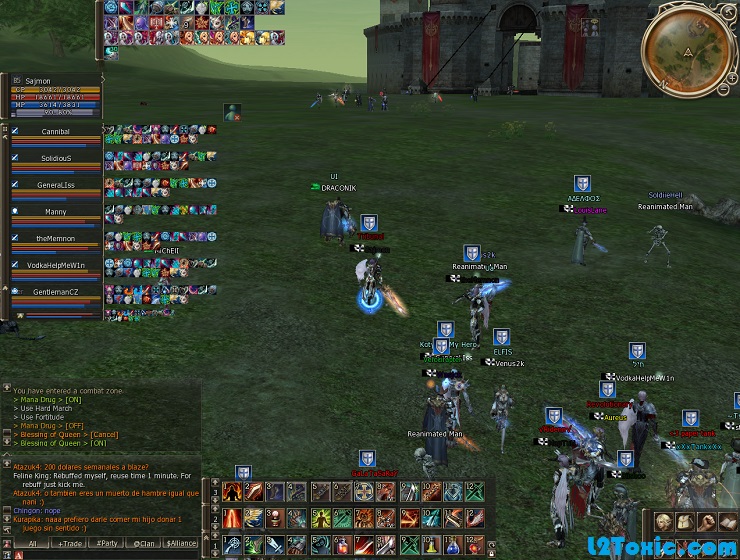Select party member Cannibal
This screenshot has width=740, height=560.
click(55, 131)
